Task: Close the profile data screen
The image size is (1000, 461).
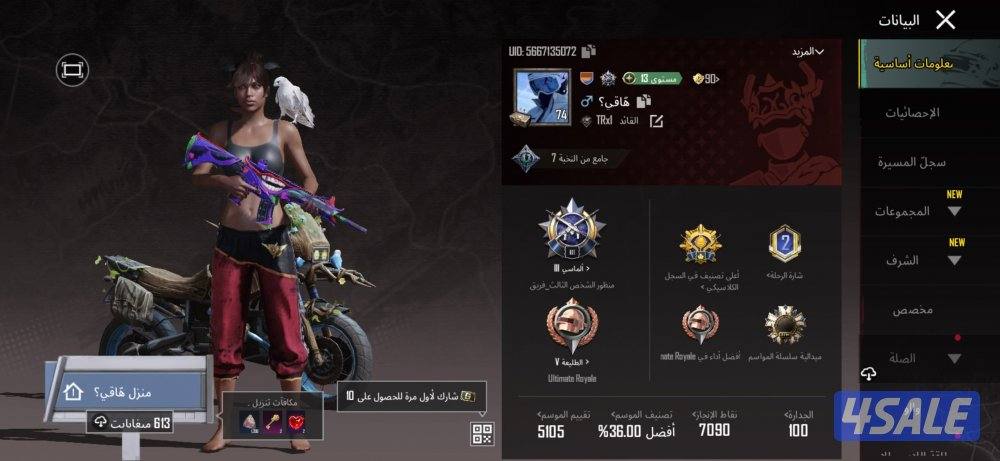Action: click(945, 19)
